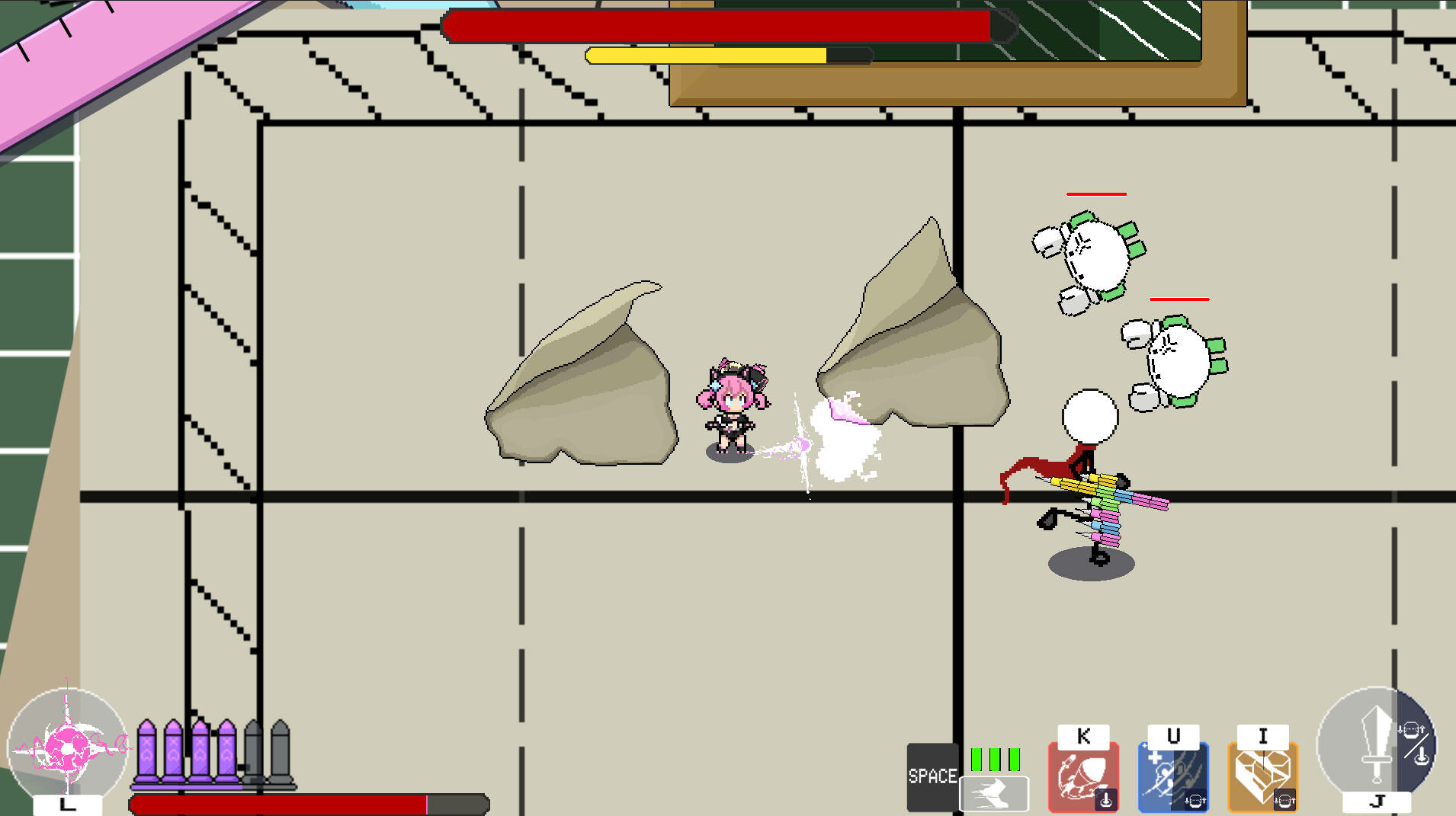Screen dimensions: 1456x816
Task: Click the red marker above the eraser enemy
Action: pos(1095,194)
